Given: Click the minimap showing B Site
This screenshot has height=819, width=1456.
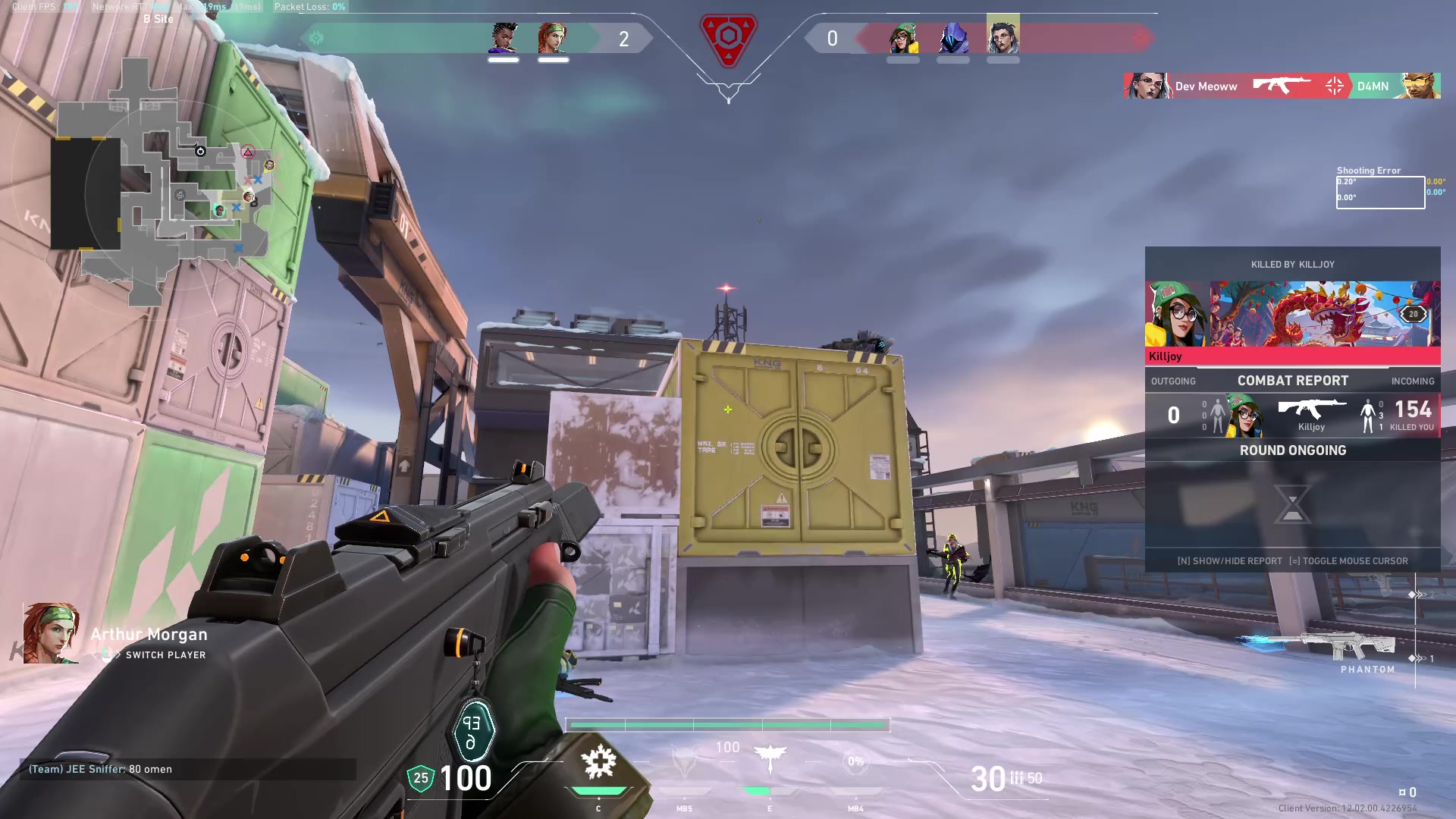Looking at the screenshot, I should pyautogui.click(x=161, y=182).
